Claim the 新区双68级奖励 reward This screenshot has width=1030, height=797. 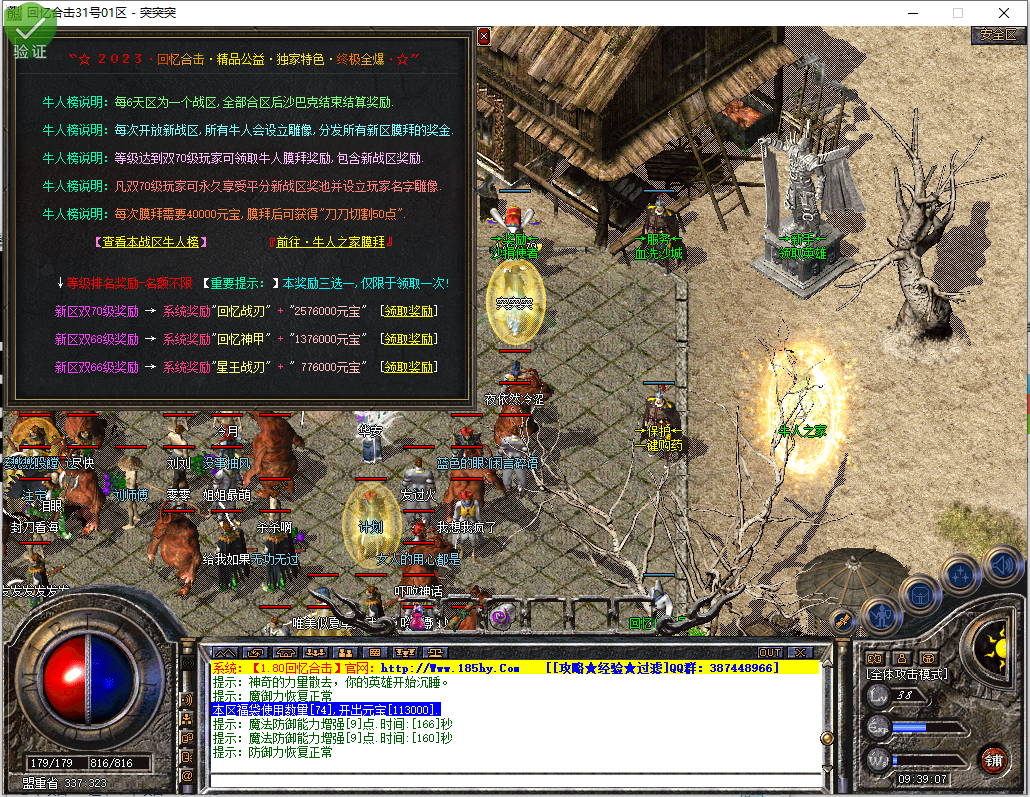tap(408, 339)
